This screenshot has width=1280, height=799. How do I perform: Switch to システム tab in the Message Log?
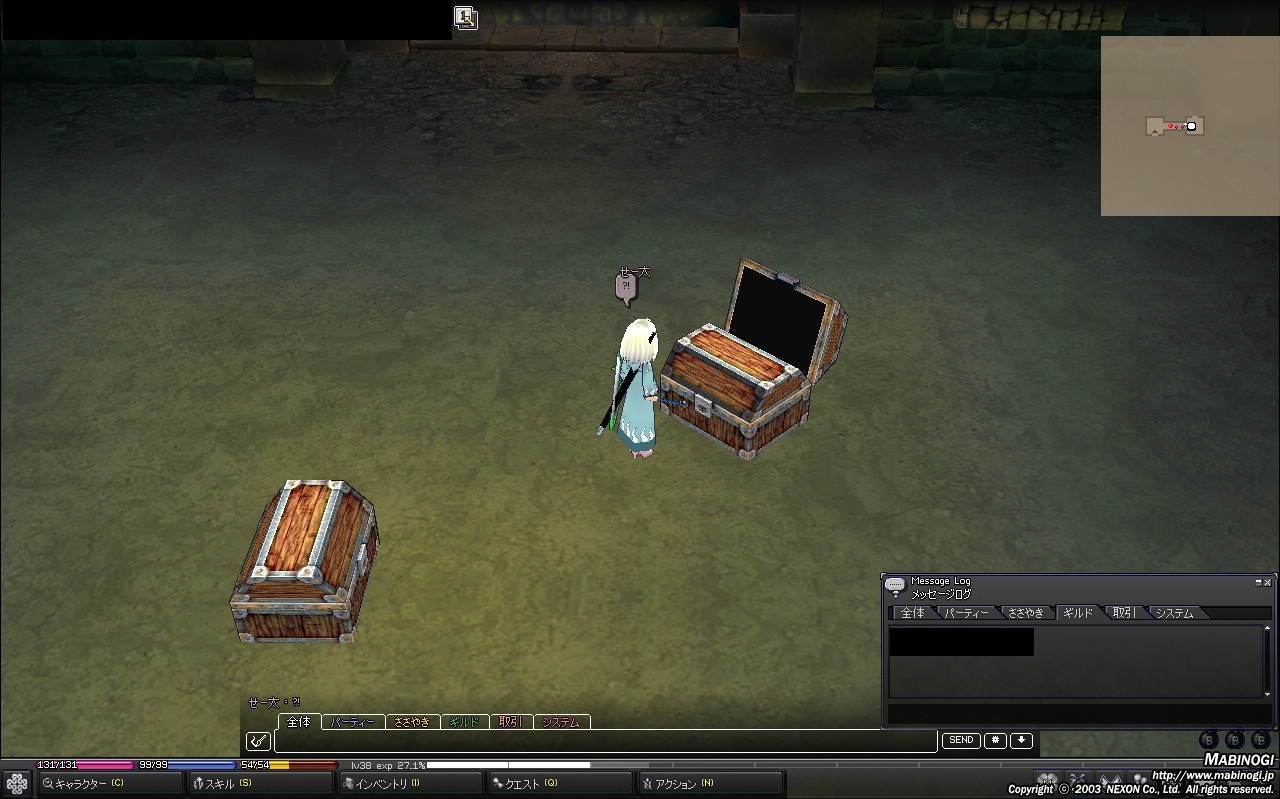pos(1175,613)
